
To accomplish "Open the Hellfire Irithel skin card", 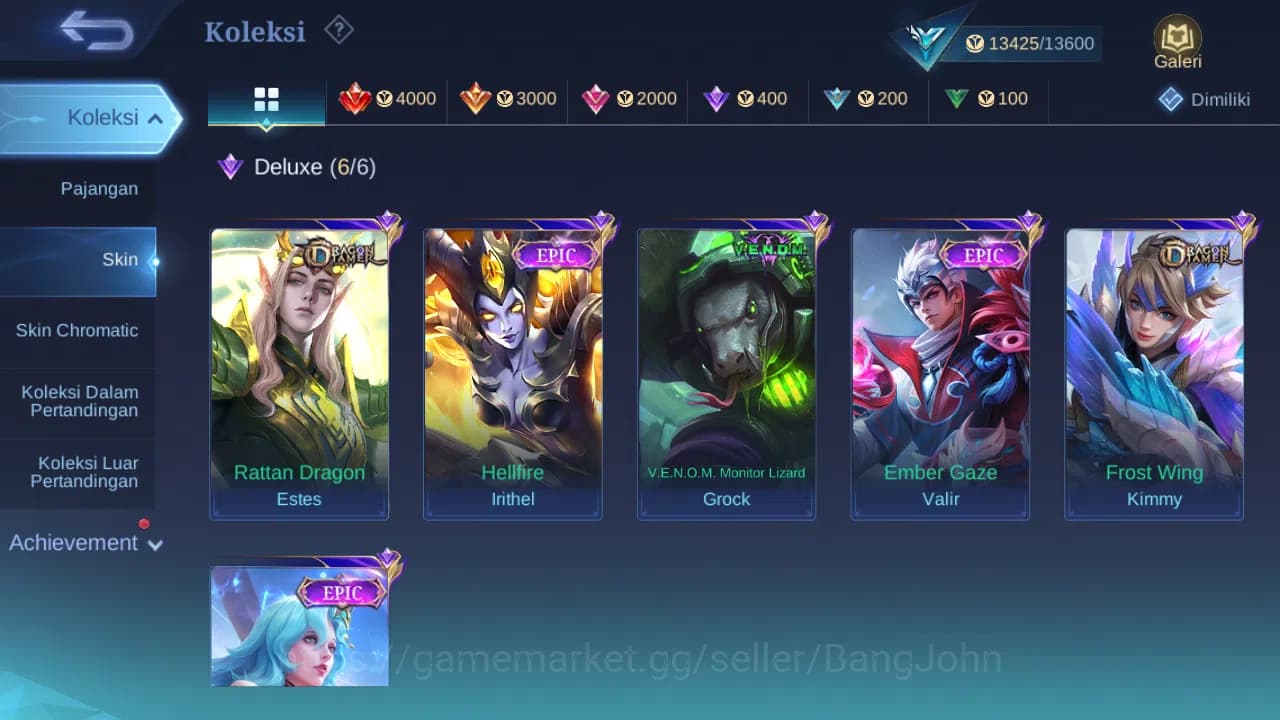I will point(512,370).
